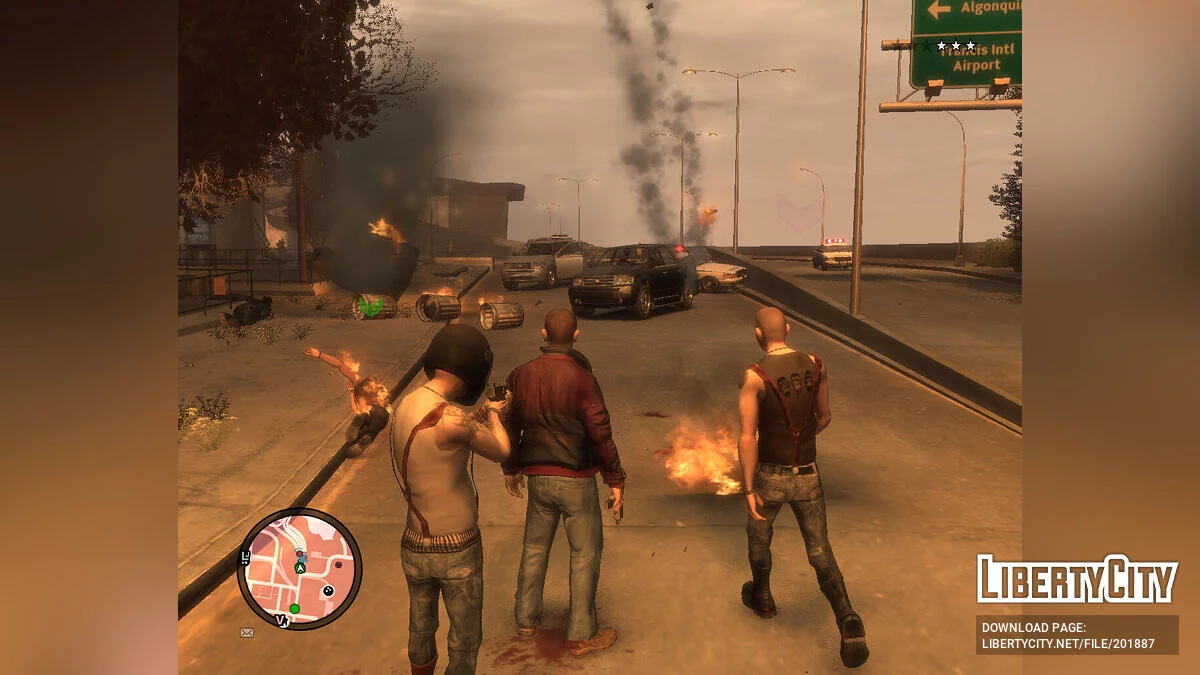Click the circular minimap radar
This screenshot has height=675, width=1200.
click(299, 569)
